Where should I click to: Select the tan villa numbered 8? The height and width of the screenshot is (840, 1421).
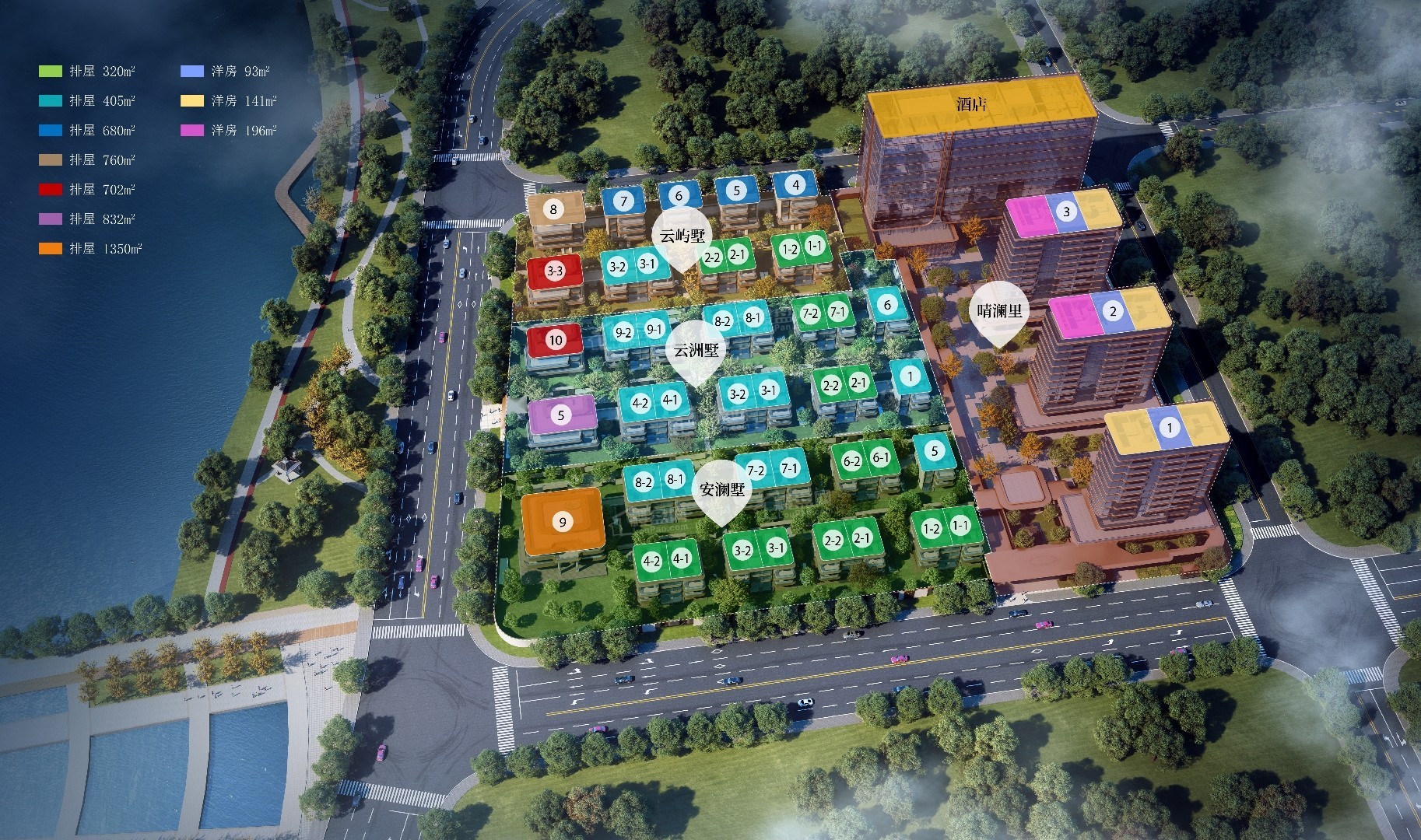[553, 208]
